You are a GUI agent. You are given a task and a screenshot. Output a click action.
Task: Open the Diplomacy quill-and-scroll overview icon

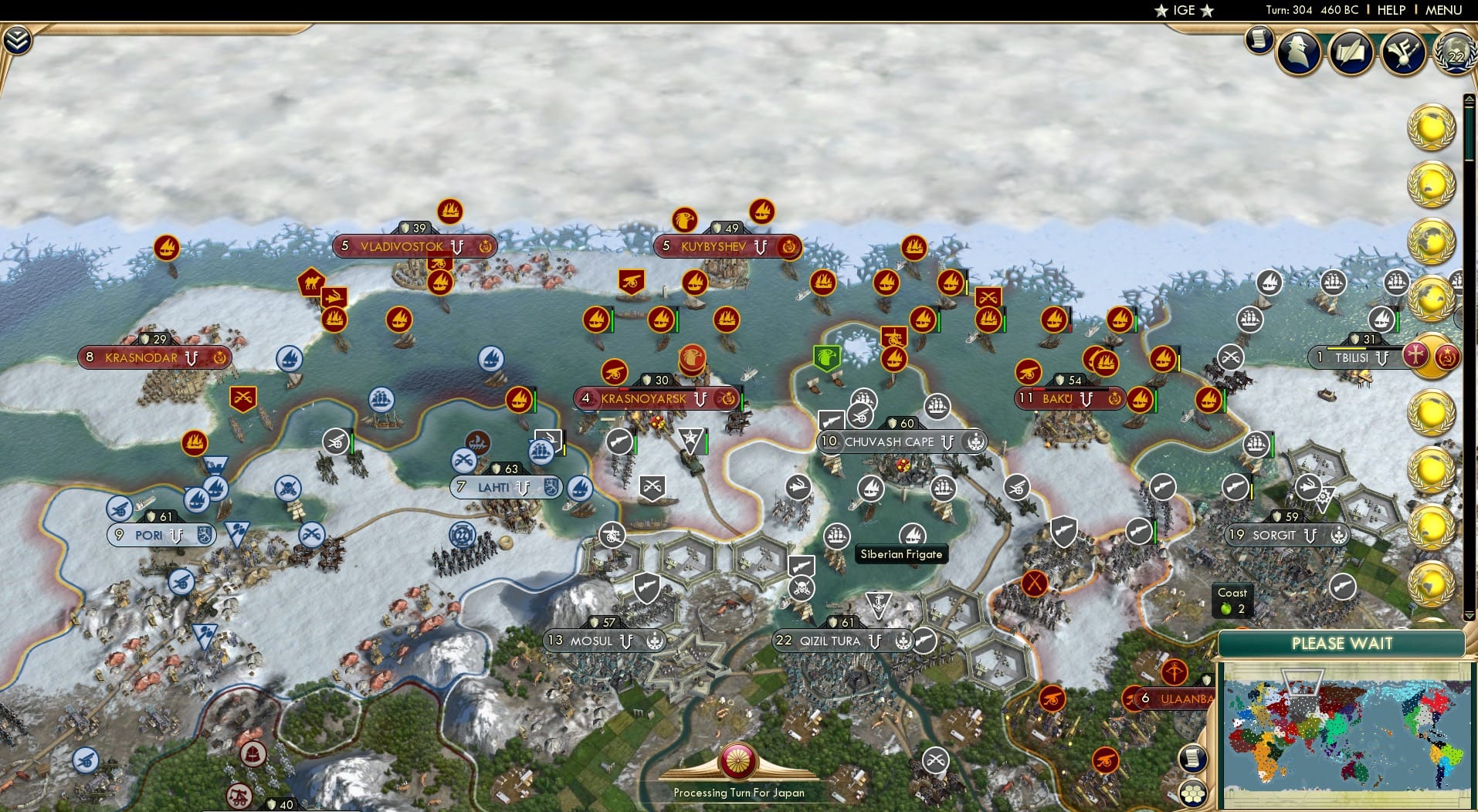(x=1351, y=53)
